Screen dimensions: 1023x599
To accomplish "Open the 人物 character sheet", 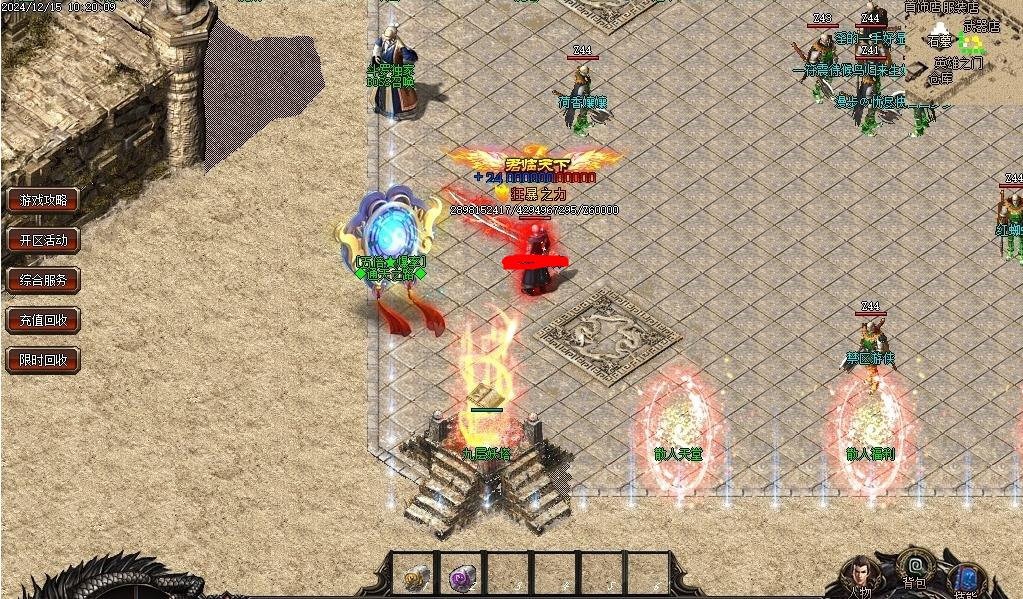I will coord(858,577).
